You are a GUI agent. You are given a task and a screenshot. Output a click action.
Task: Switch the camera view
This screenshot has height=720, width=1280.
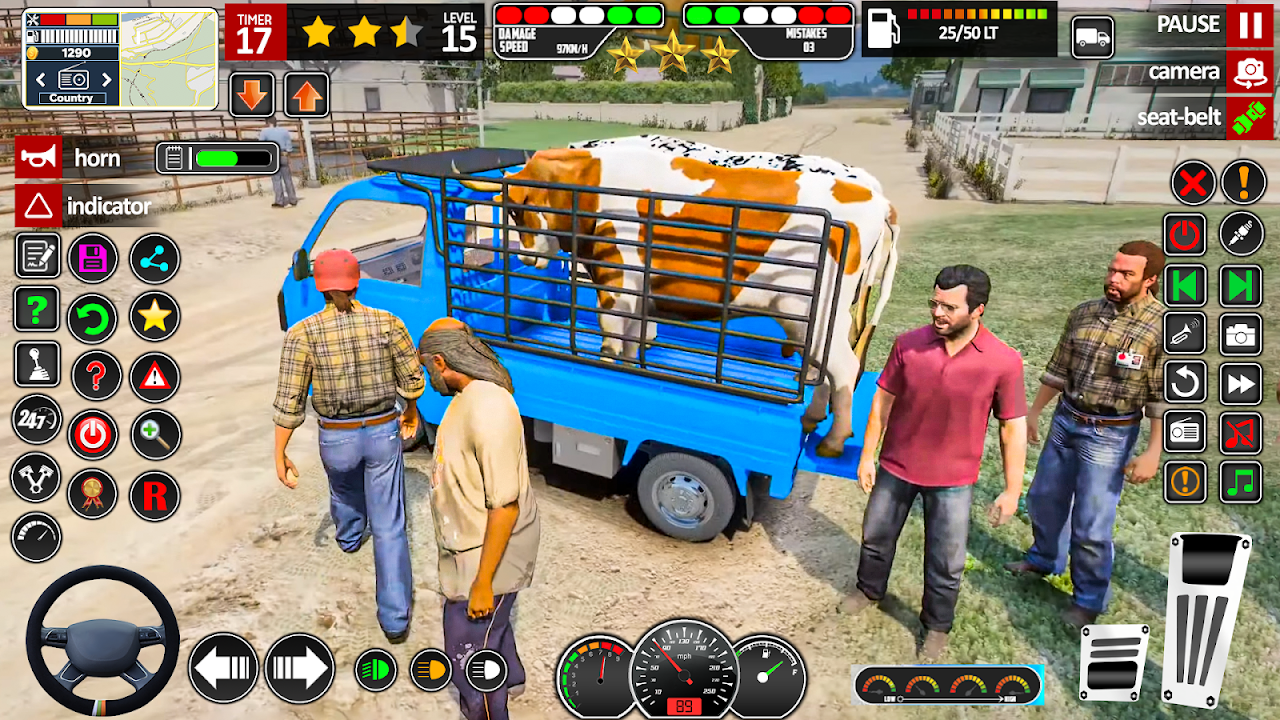click(1249, 72)
